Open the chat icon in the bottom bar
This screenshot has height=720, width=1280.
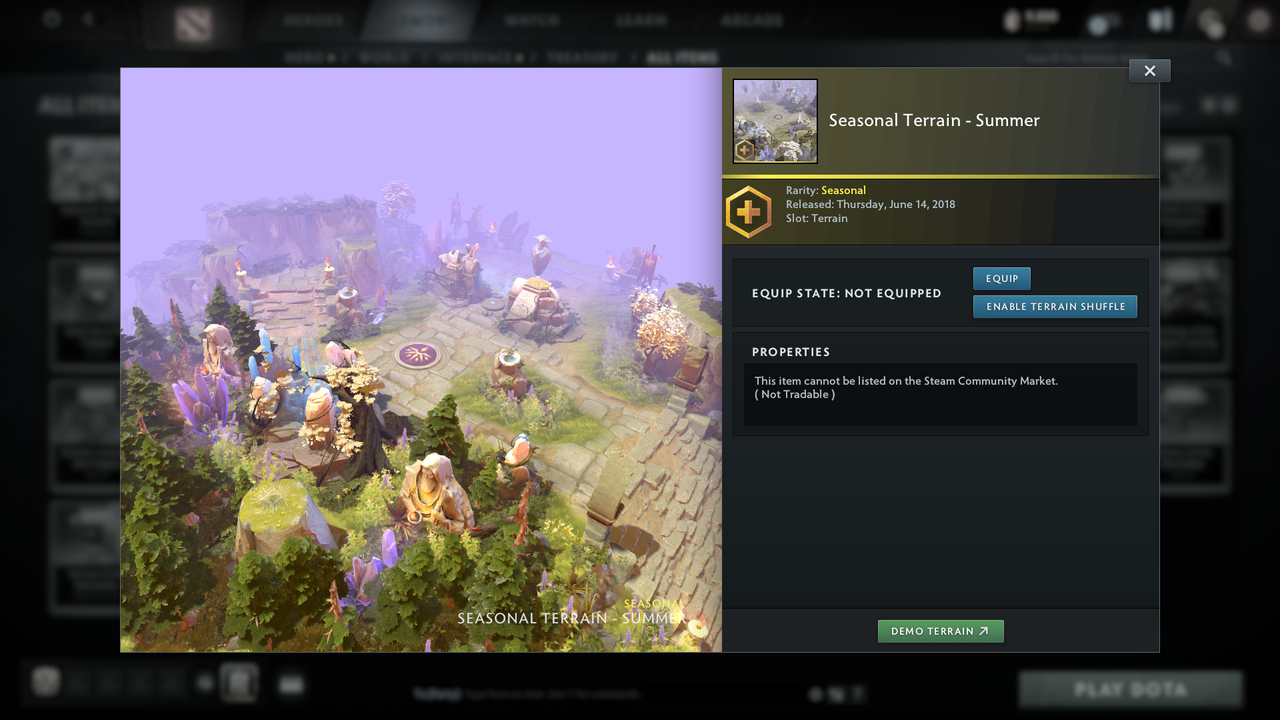291,683
